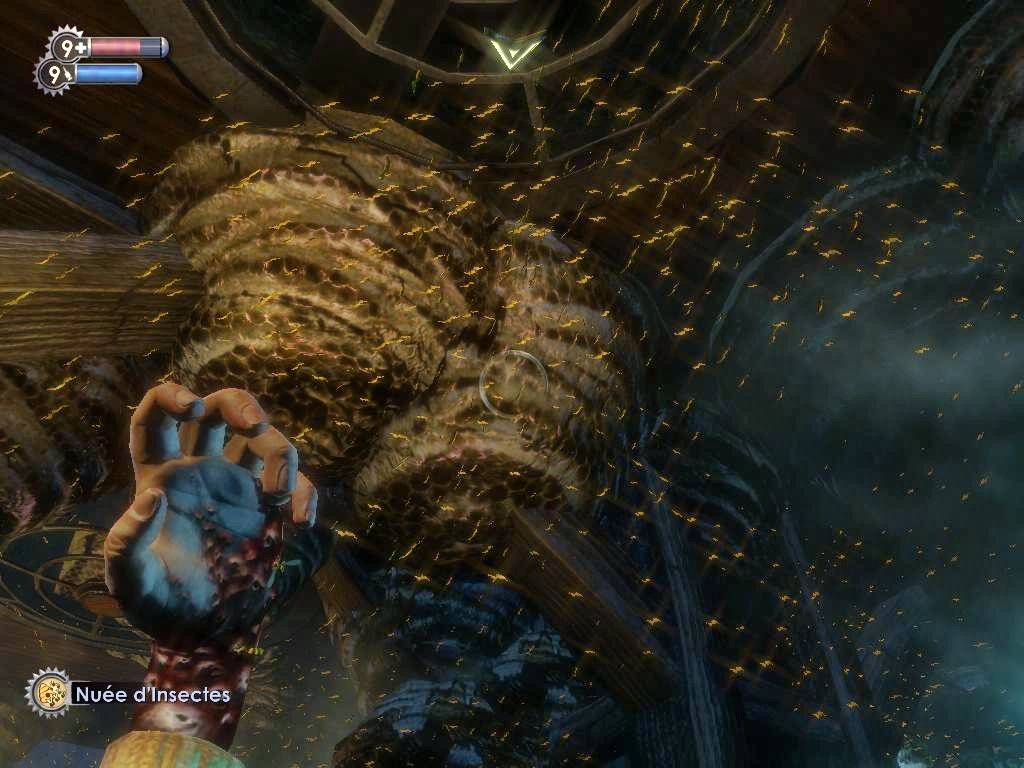This screenshot has width=1024, height=768.
Task: Click the golden objective arrow marker
Action: (510, 50)
